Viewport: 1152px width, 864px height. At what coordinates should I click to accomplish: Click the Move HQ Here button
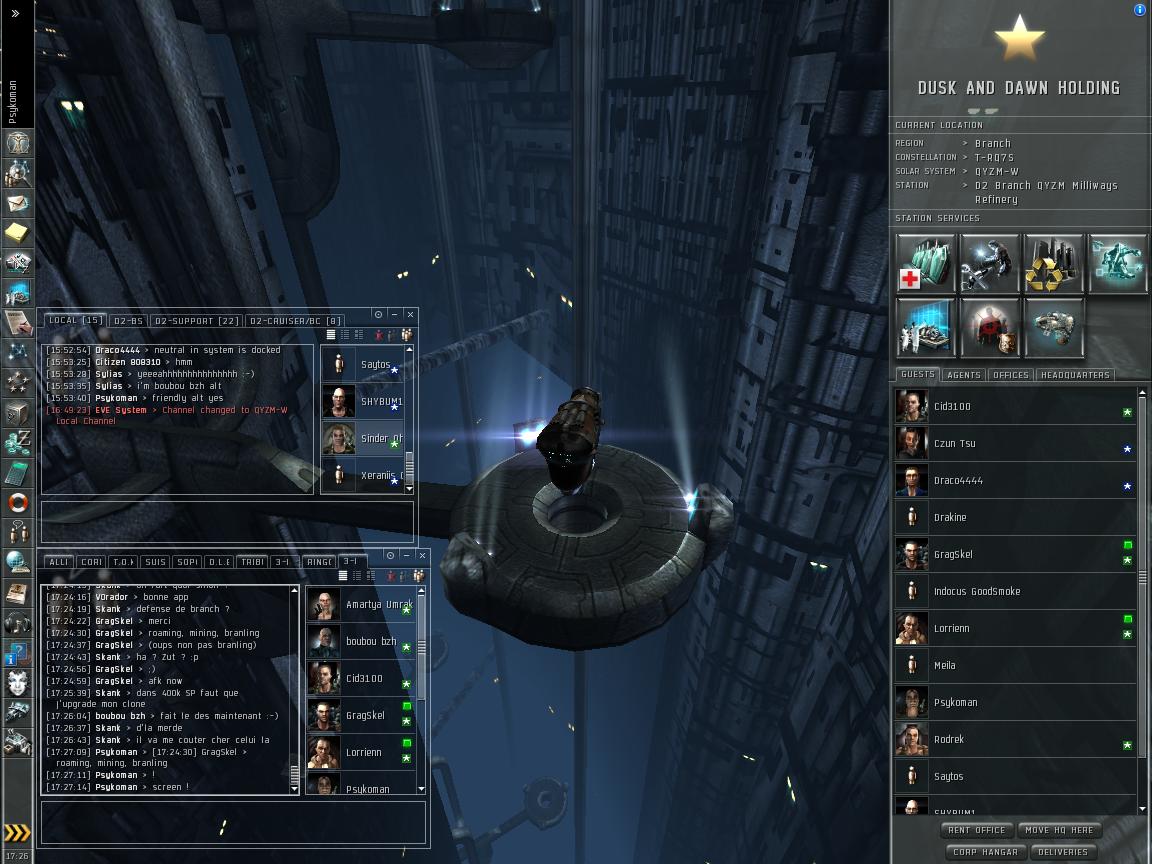pyautogui.click(x=1059, y=830)
